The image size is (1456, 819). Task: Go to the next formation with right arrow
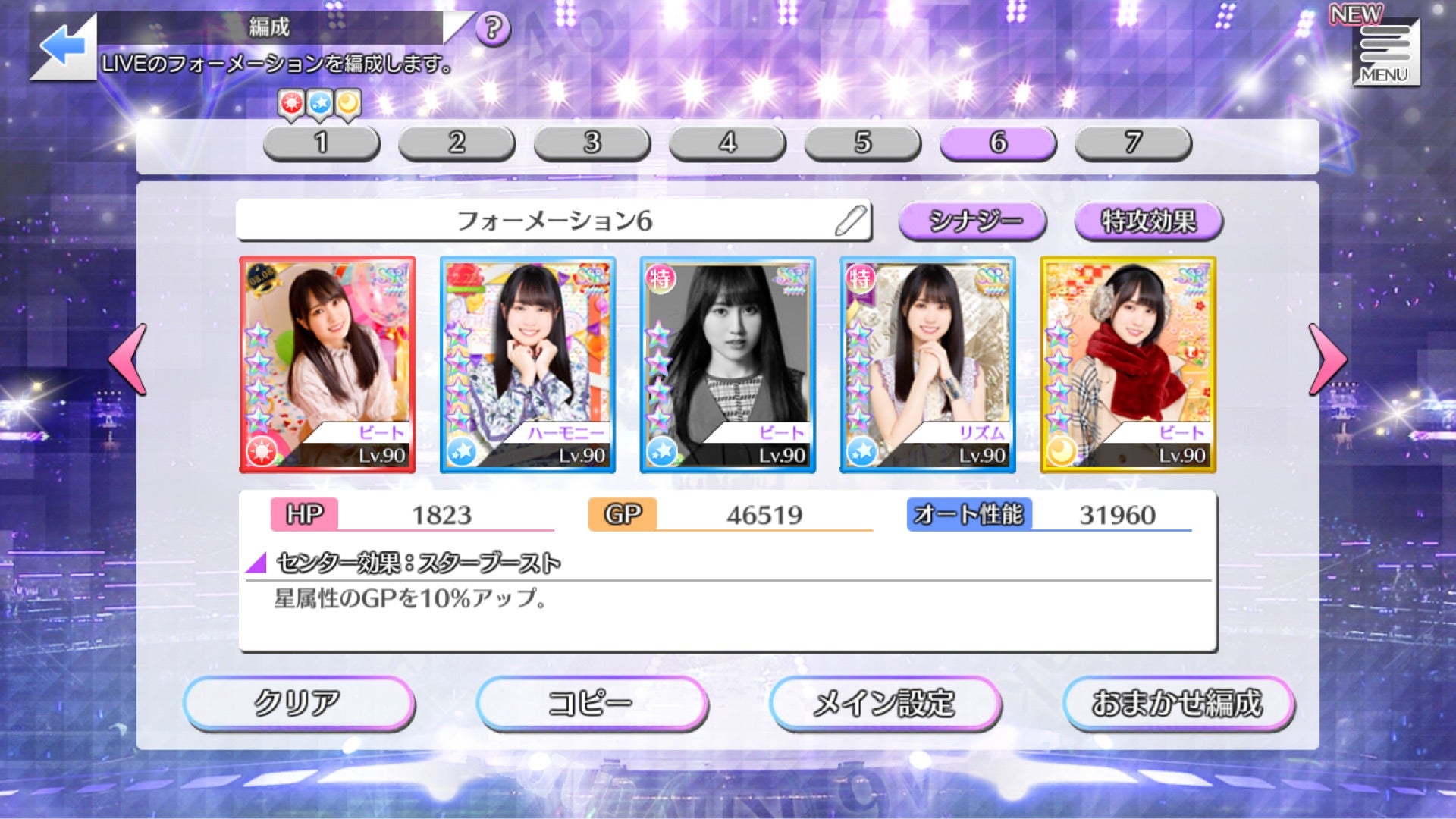[1327, 359]
